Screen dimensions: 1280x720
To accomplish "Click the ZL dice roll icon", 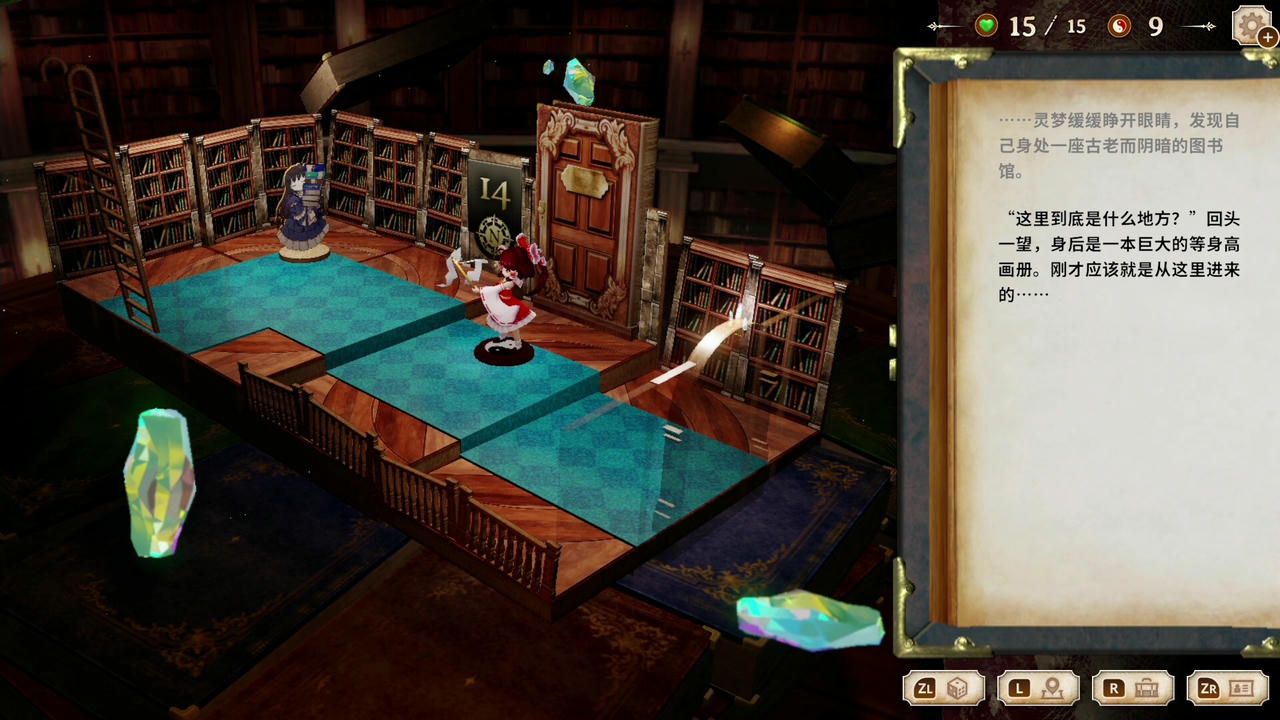I will click(958, 688).
